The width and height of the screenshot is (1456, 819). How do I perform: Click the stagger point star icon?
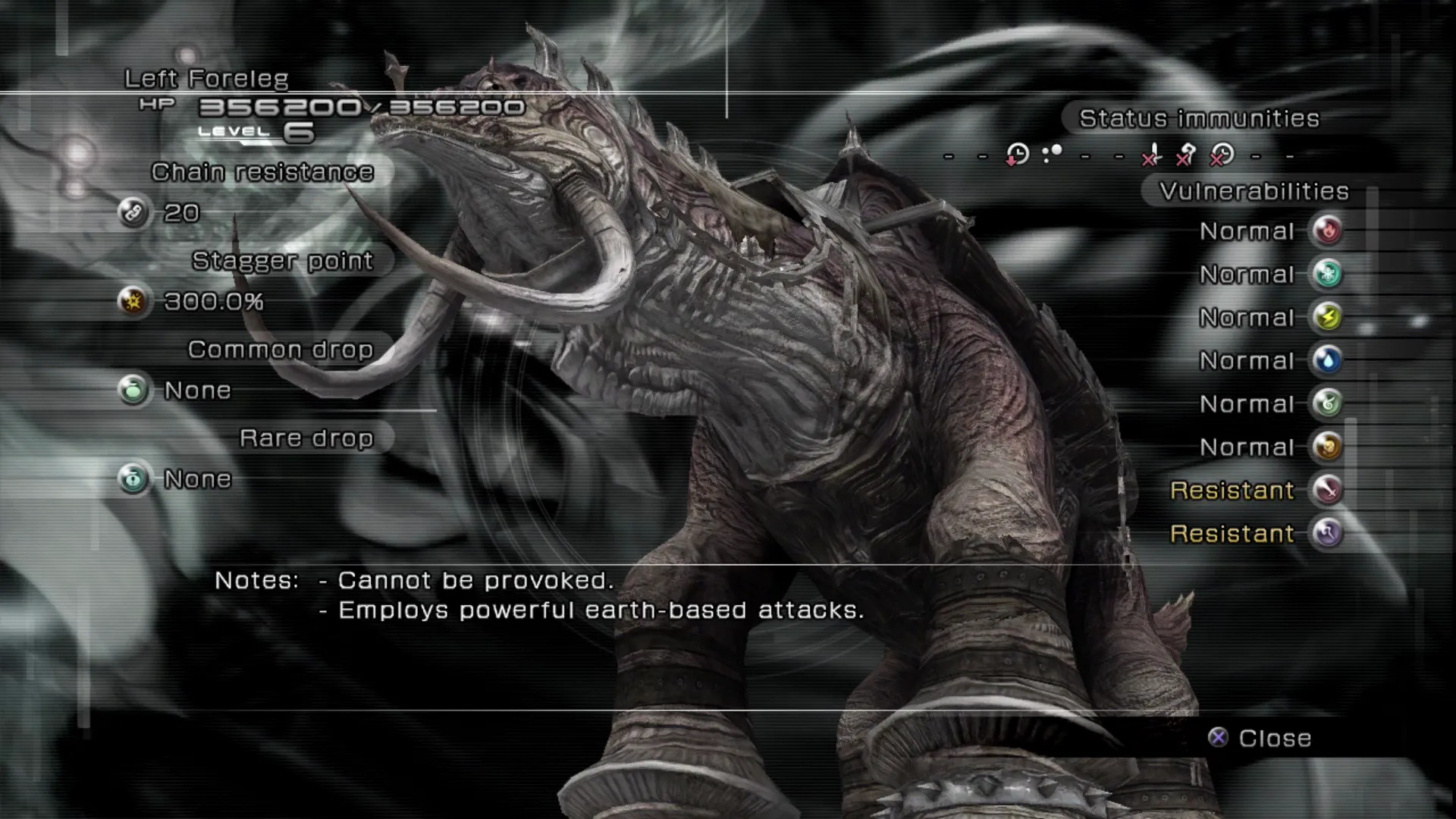coord(133,301)
